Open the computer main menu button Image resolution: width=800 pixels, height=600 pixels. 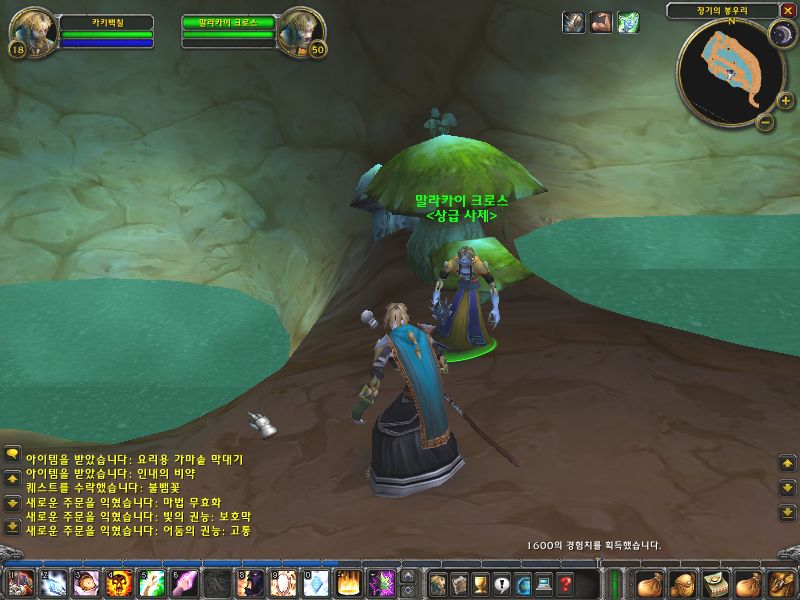[x=544, y=584]
